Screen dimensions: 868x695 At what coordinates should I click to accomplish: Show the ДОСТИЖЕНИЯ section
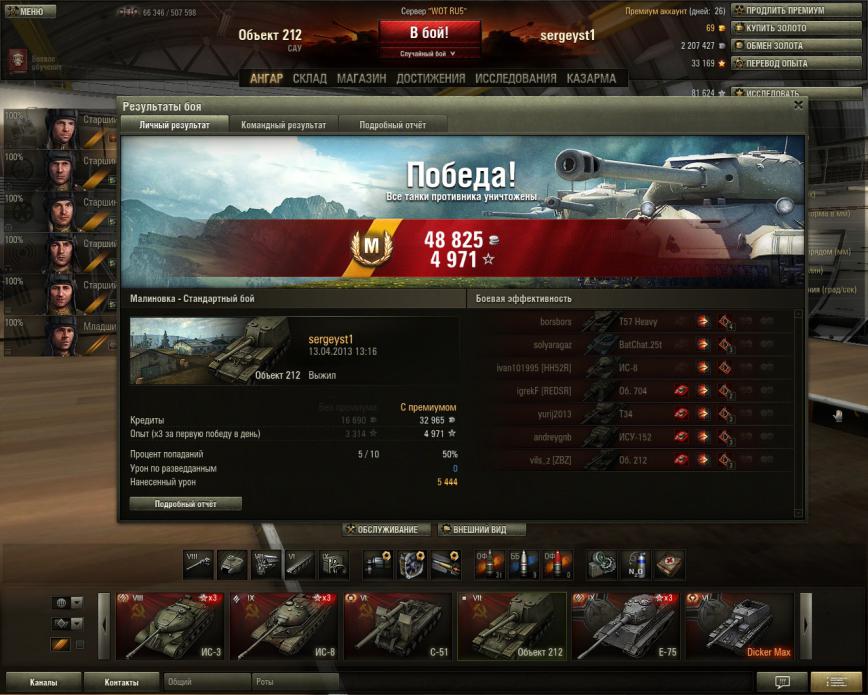(x=430, y=78)
